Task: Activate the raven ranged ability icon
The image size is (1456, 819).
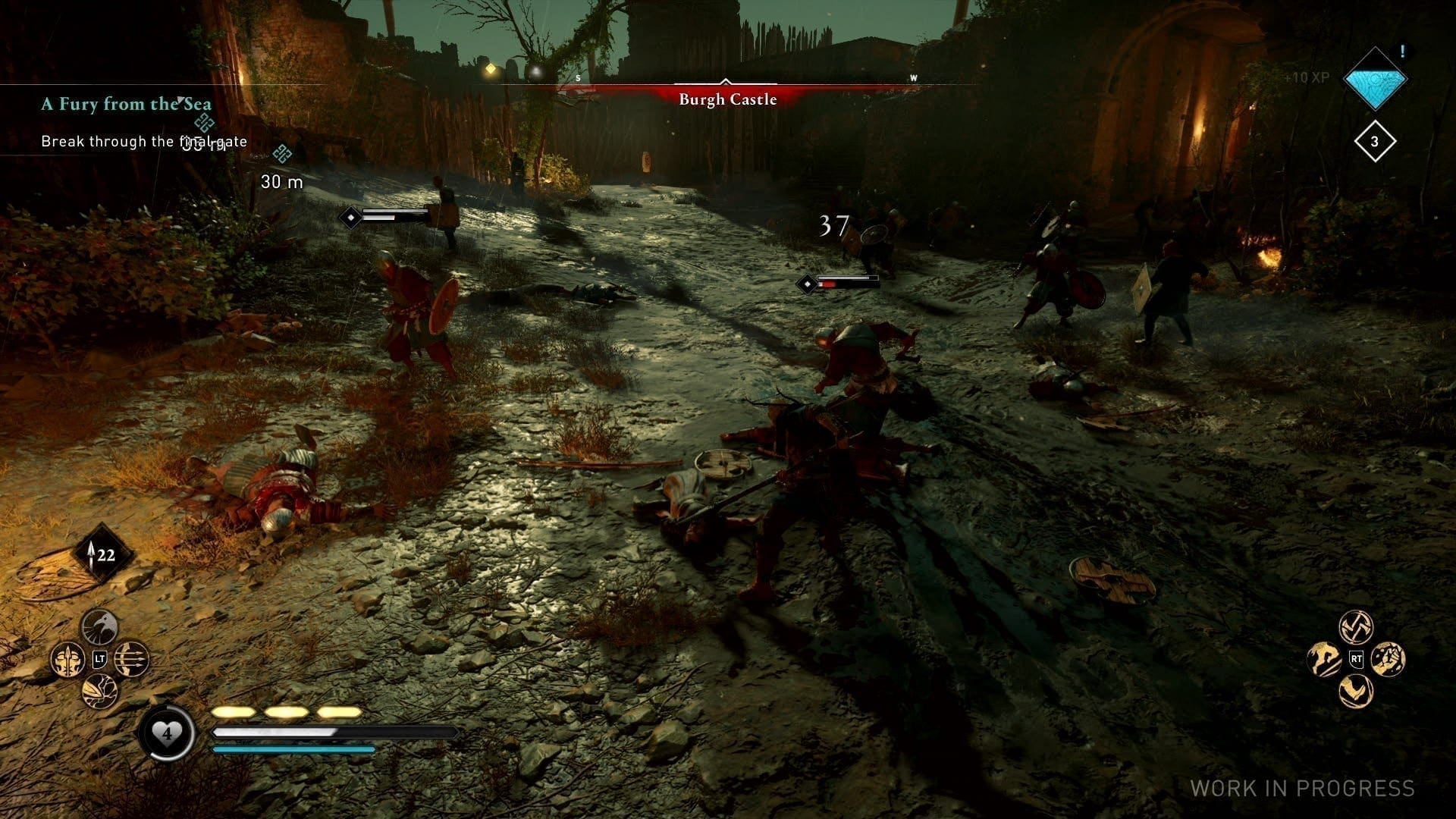Action: point(100,626)
